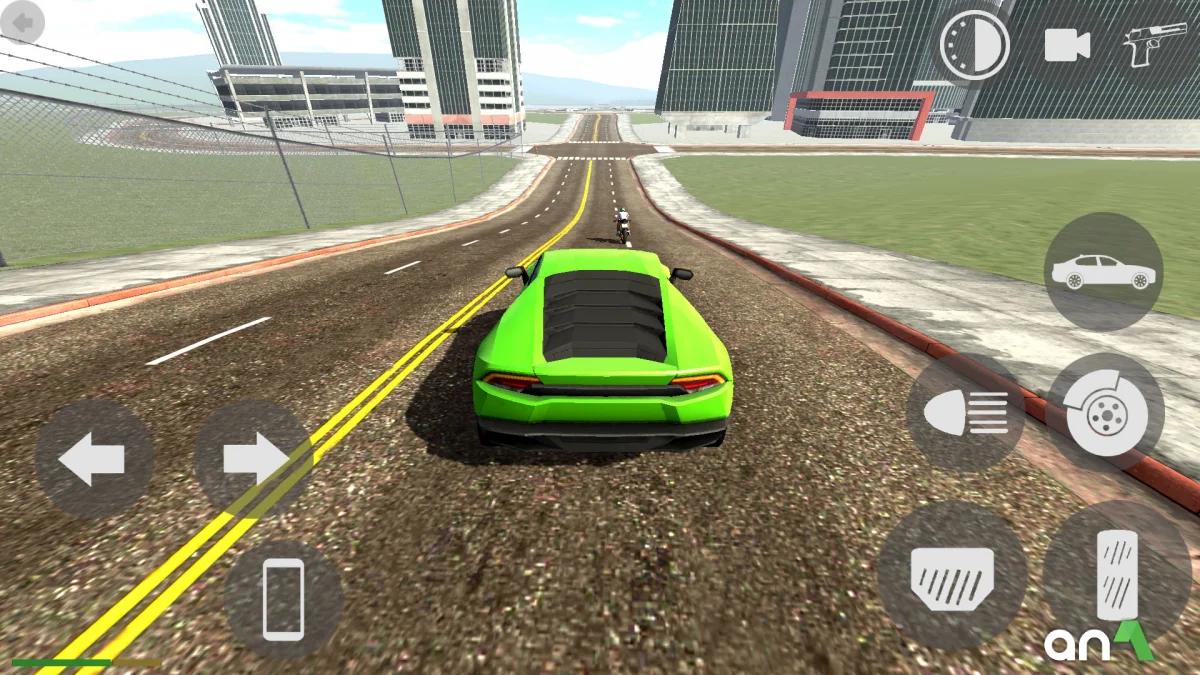
Task: Tap the back arrow button
Action: click(x=23, y=22)
